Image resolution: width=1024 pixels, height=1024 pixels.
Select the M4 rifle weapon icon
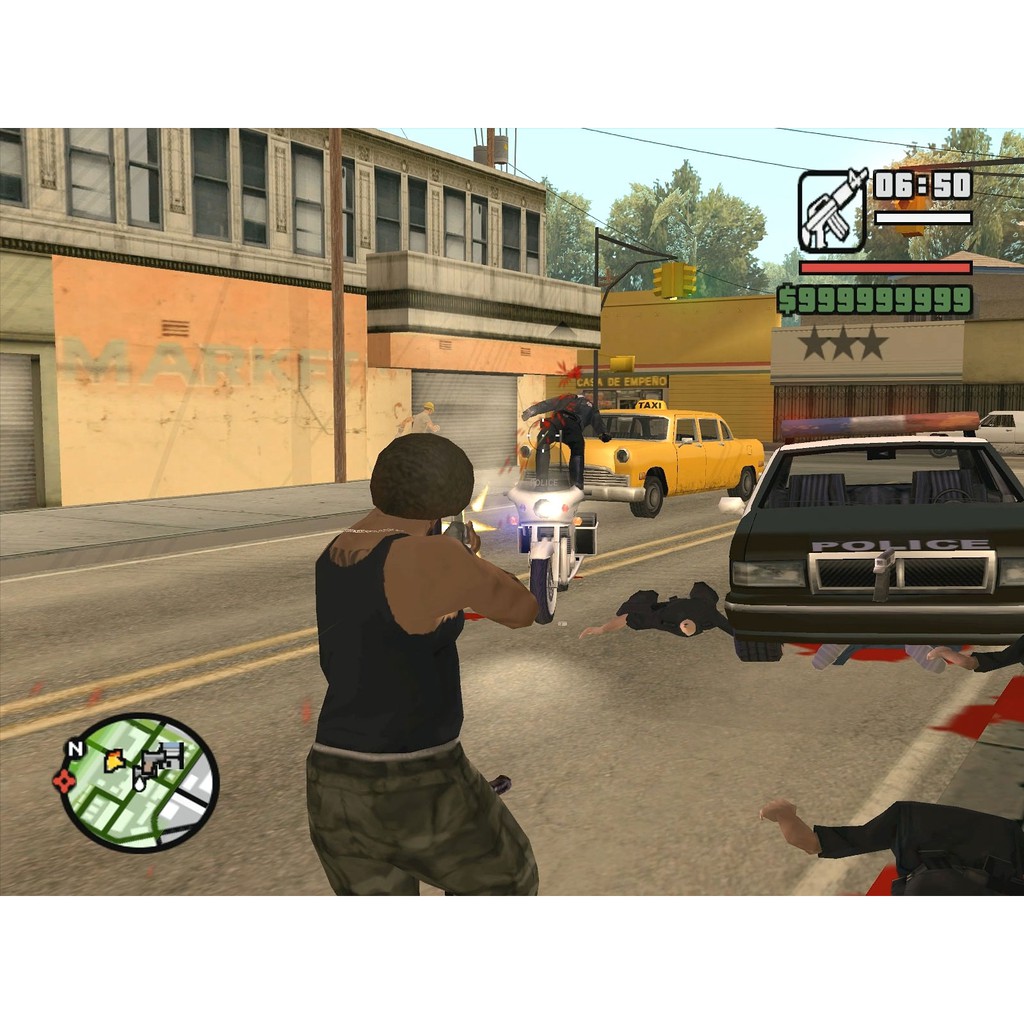(832, 210)
